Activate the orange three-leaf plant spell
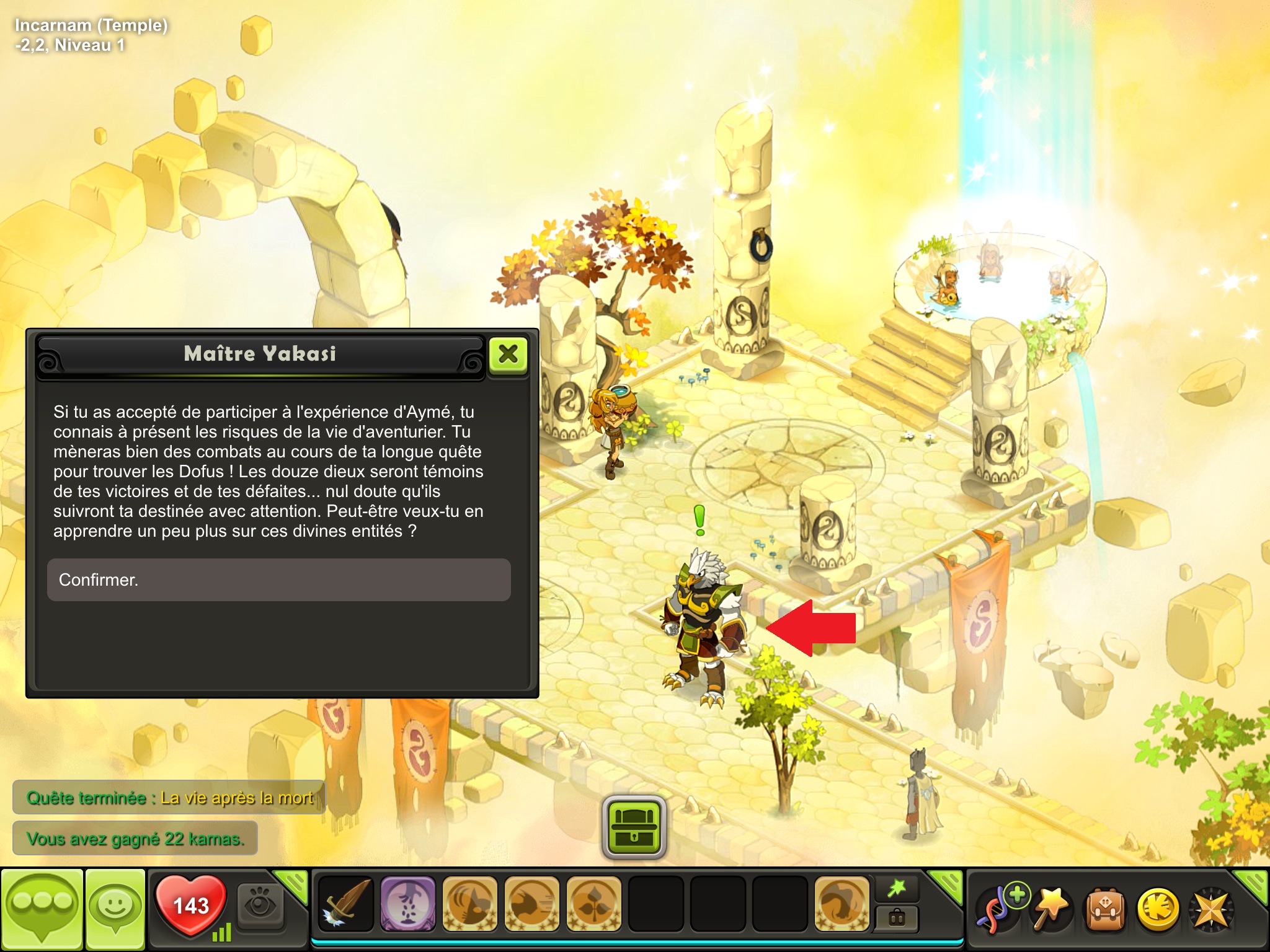Image resolution: width=1270 pixels, height=952 pixels. tap(593, 904)
